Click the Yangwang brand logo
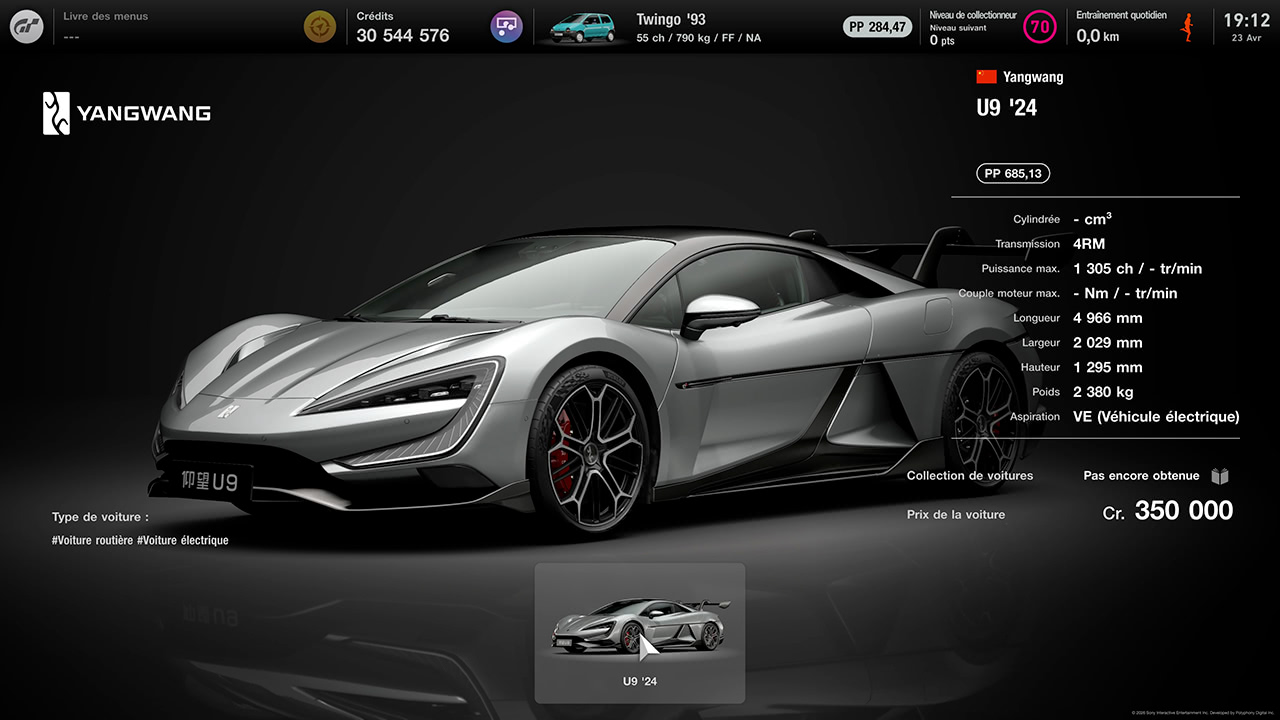 (x=127, y=113)
